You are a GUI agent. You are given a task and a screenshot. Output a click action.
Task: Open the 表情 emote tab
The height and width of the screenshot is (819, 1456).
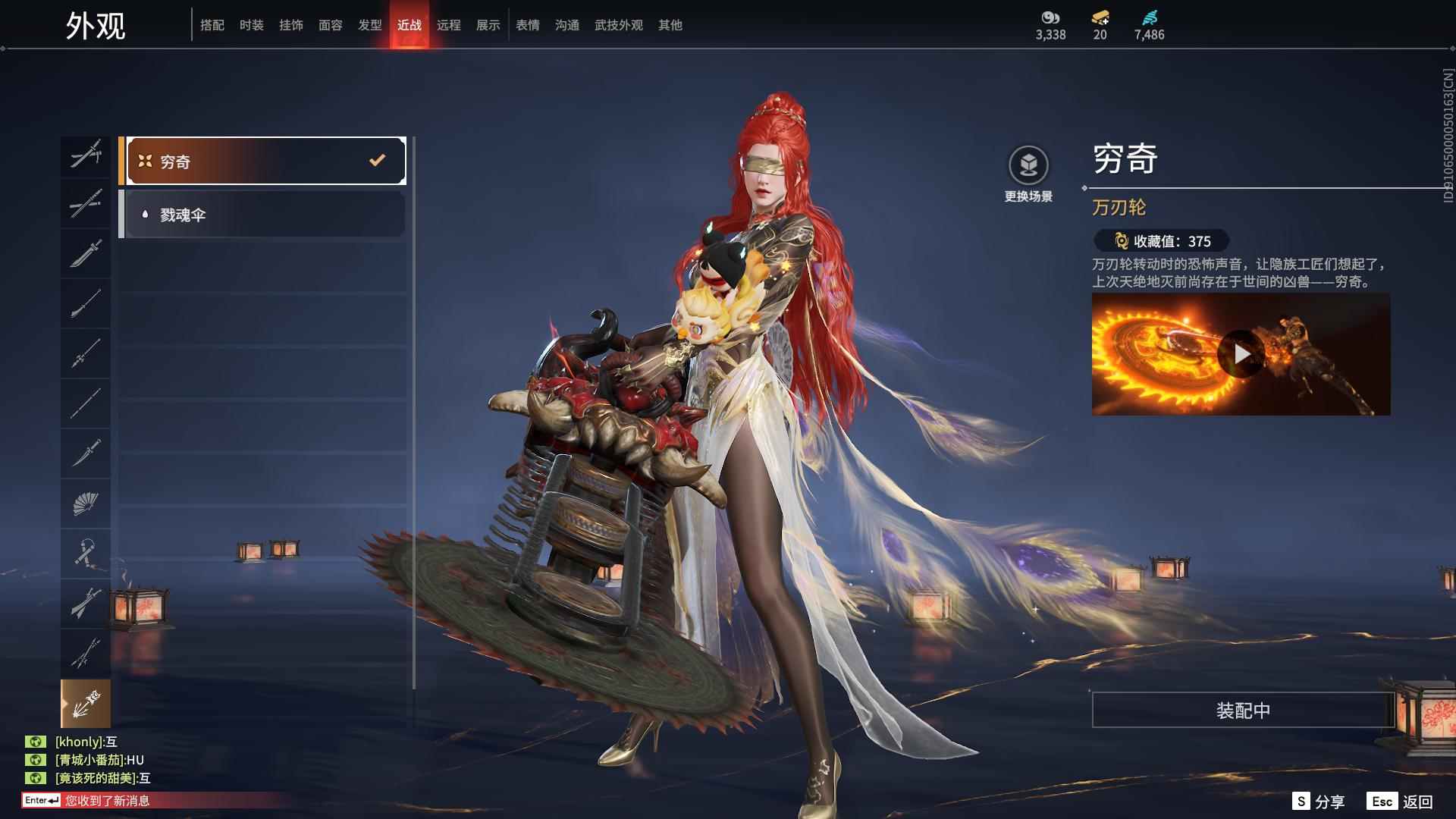pos(528,25)
